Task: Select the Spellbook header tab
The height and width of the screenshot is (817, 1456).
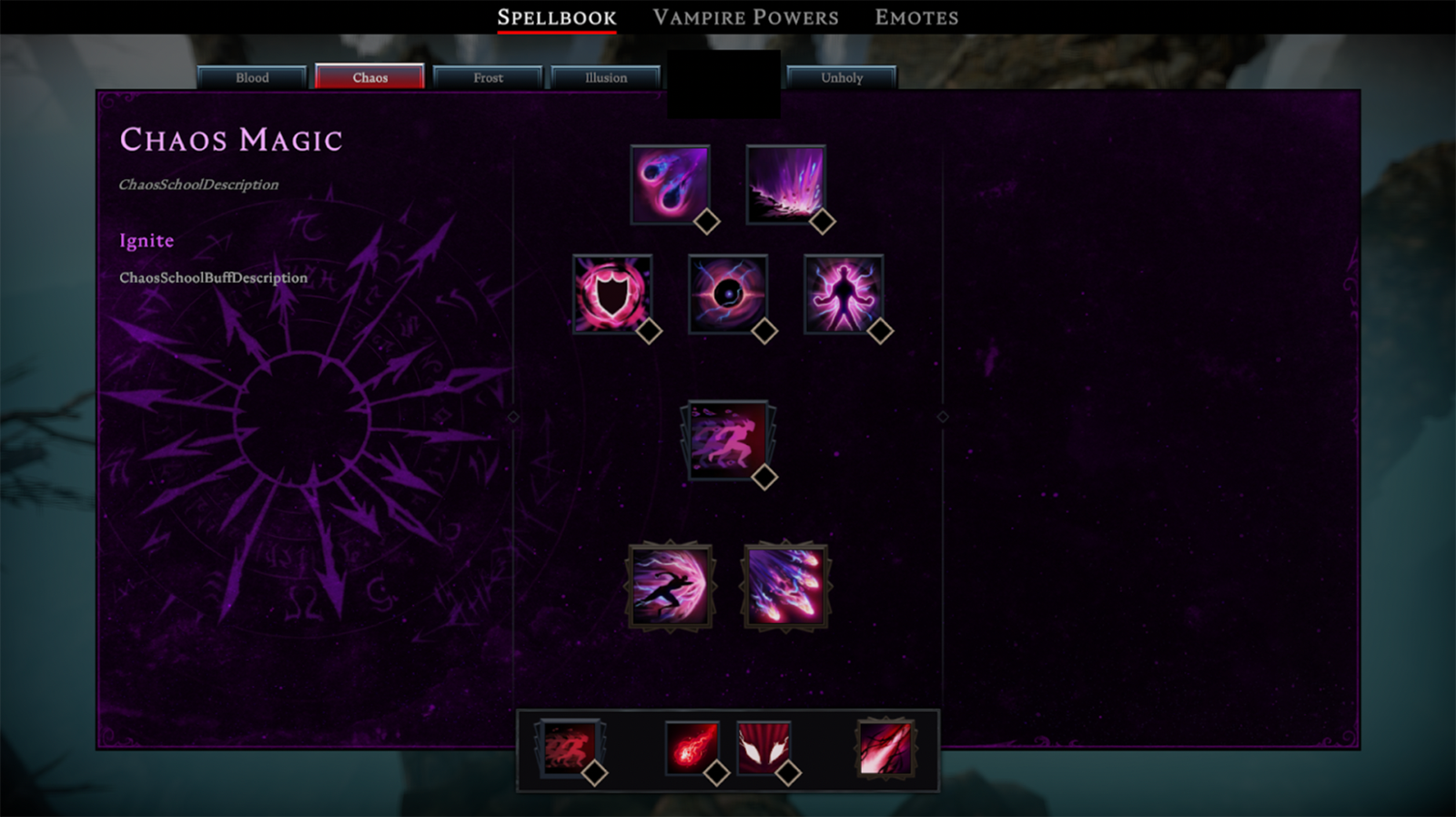Action: [x=556, y=17]
